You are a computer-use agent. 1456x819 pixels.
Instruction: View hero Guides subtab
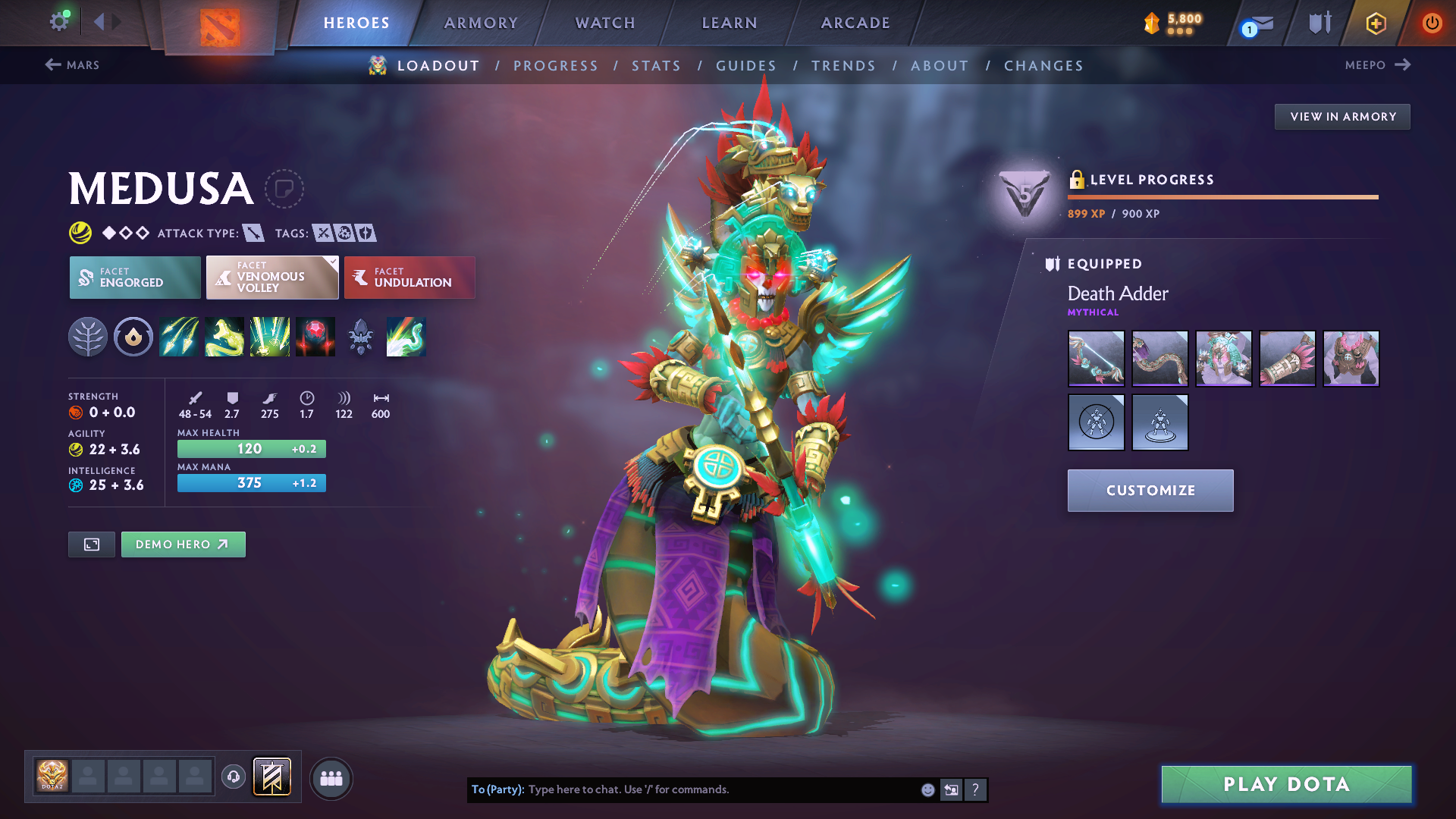click(x=746, y=66)
